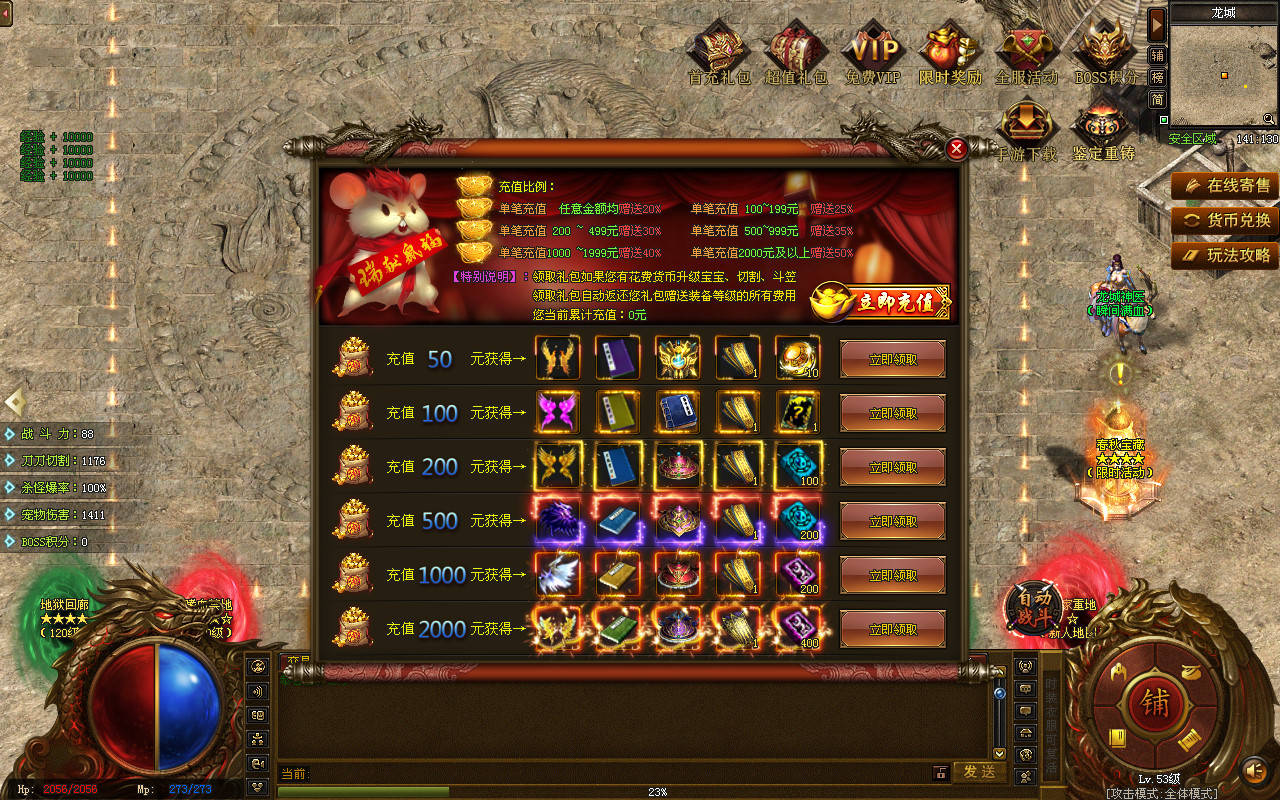1280x800 pixels.
Task: Claim the 1000 yuan recharge reward
Action: click(892, 575)
